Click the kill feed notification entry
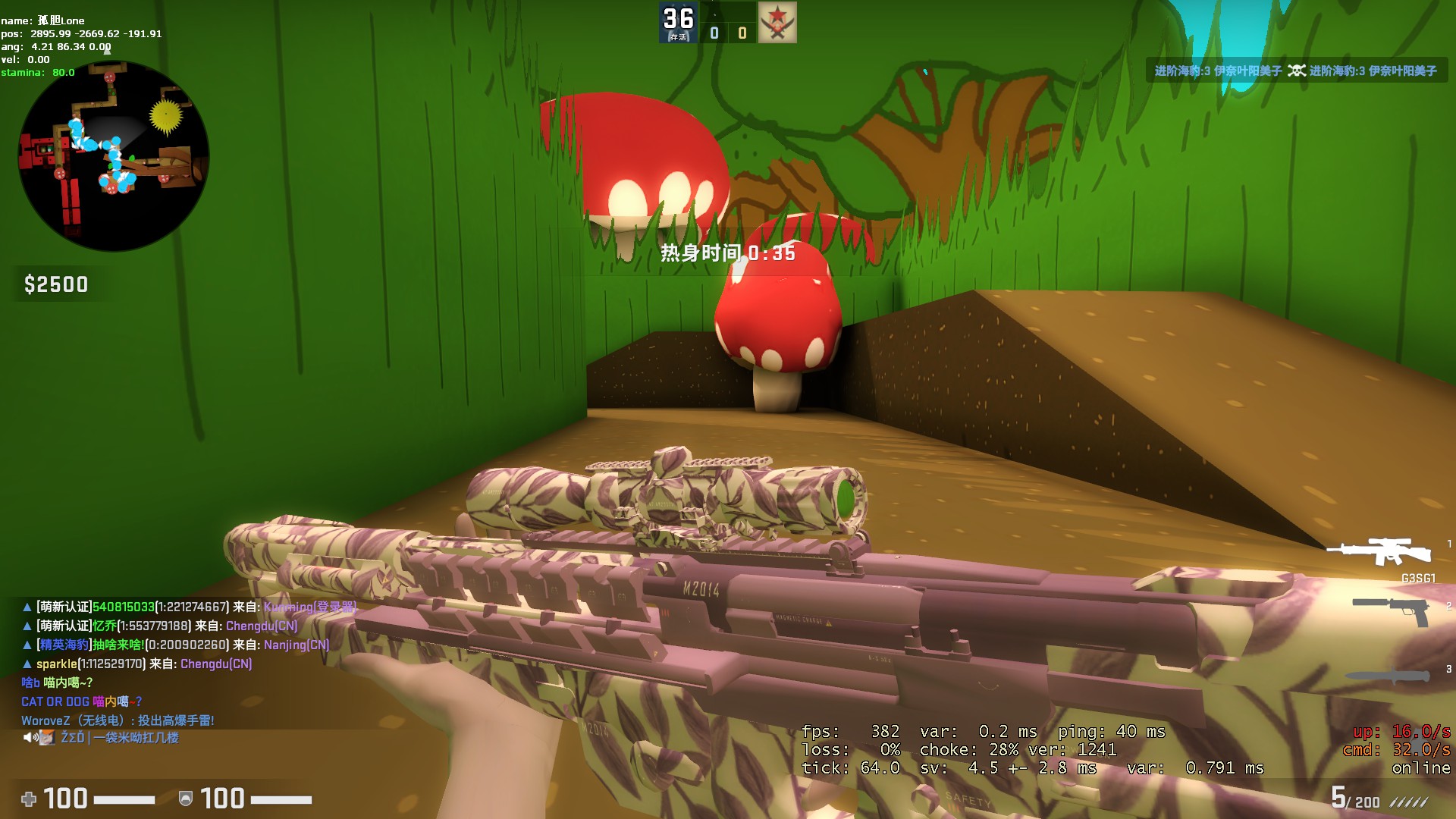Screen dimensions: 1456x819 pos(1295,71)
